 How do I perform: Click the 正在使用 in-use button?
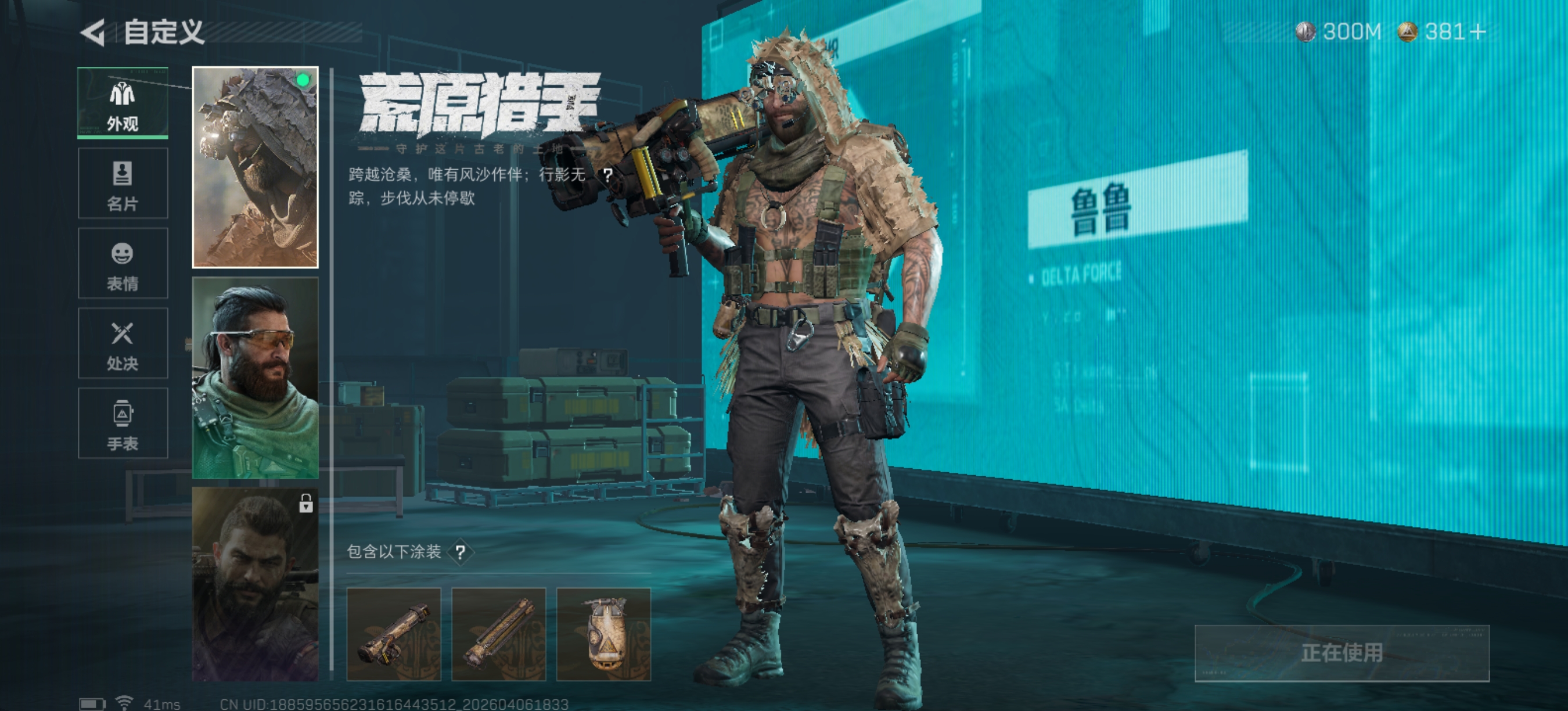[1342, 653]
